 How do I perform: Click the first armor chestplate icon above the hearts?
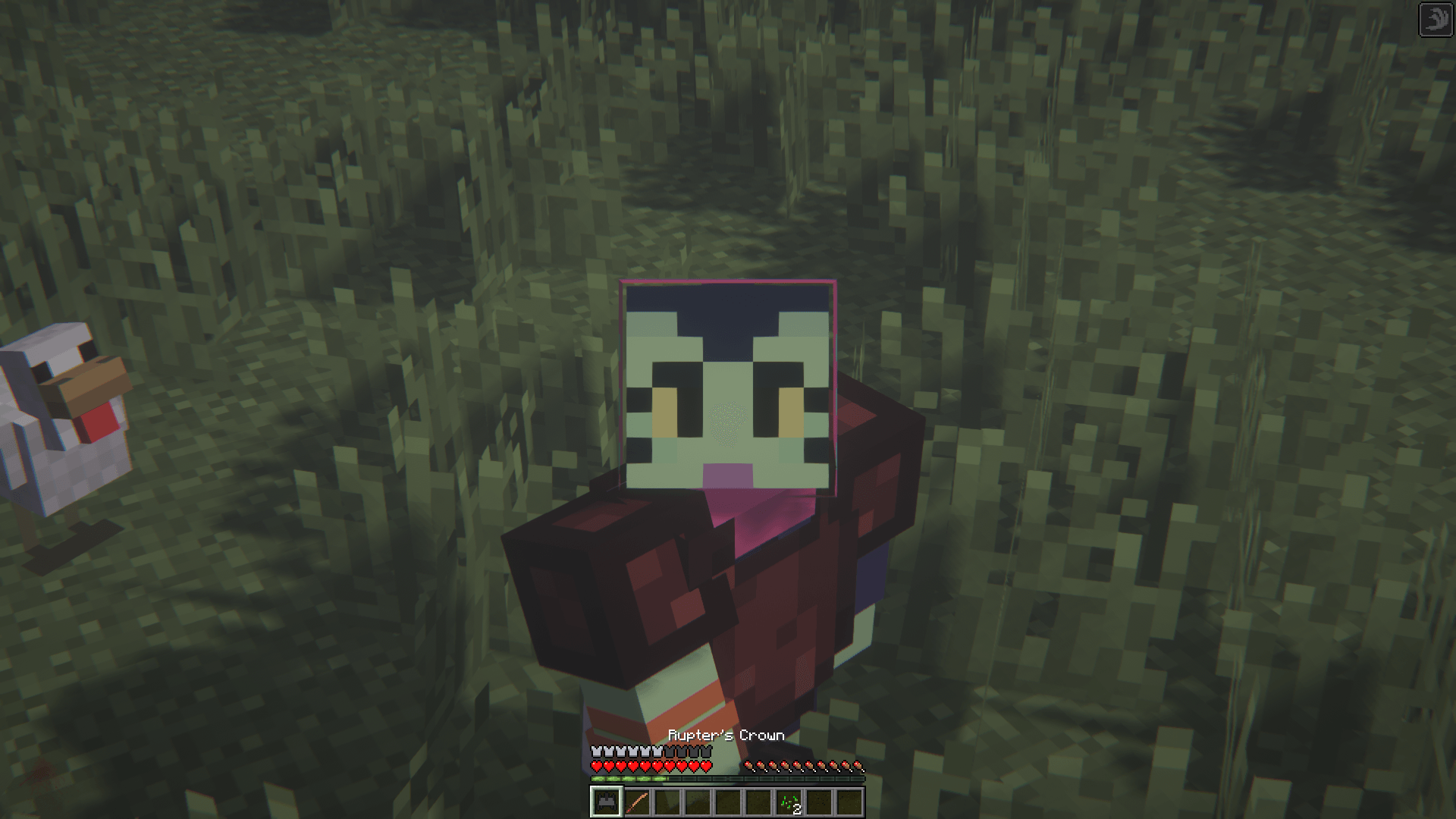click(597, 751)
